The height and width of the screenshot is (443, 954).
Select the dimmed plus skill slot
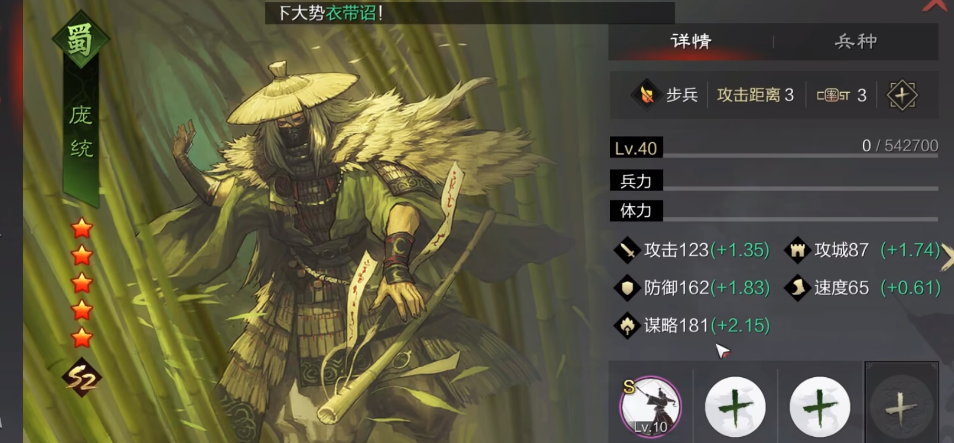[901, 404]
